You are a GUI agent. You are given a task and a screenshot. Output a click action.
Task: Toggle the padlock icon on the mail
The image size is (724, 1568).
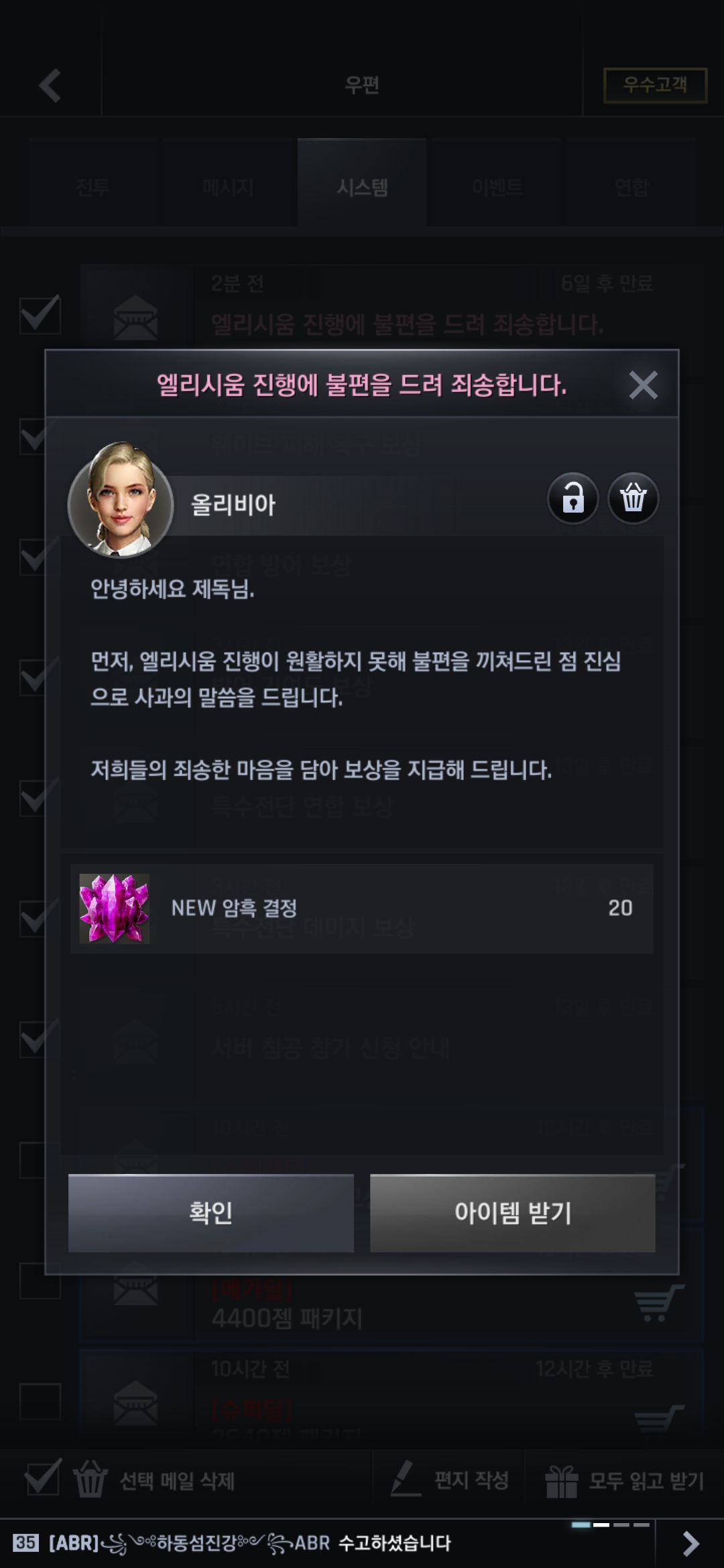[572, 499]
